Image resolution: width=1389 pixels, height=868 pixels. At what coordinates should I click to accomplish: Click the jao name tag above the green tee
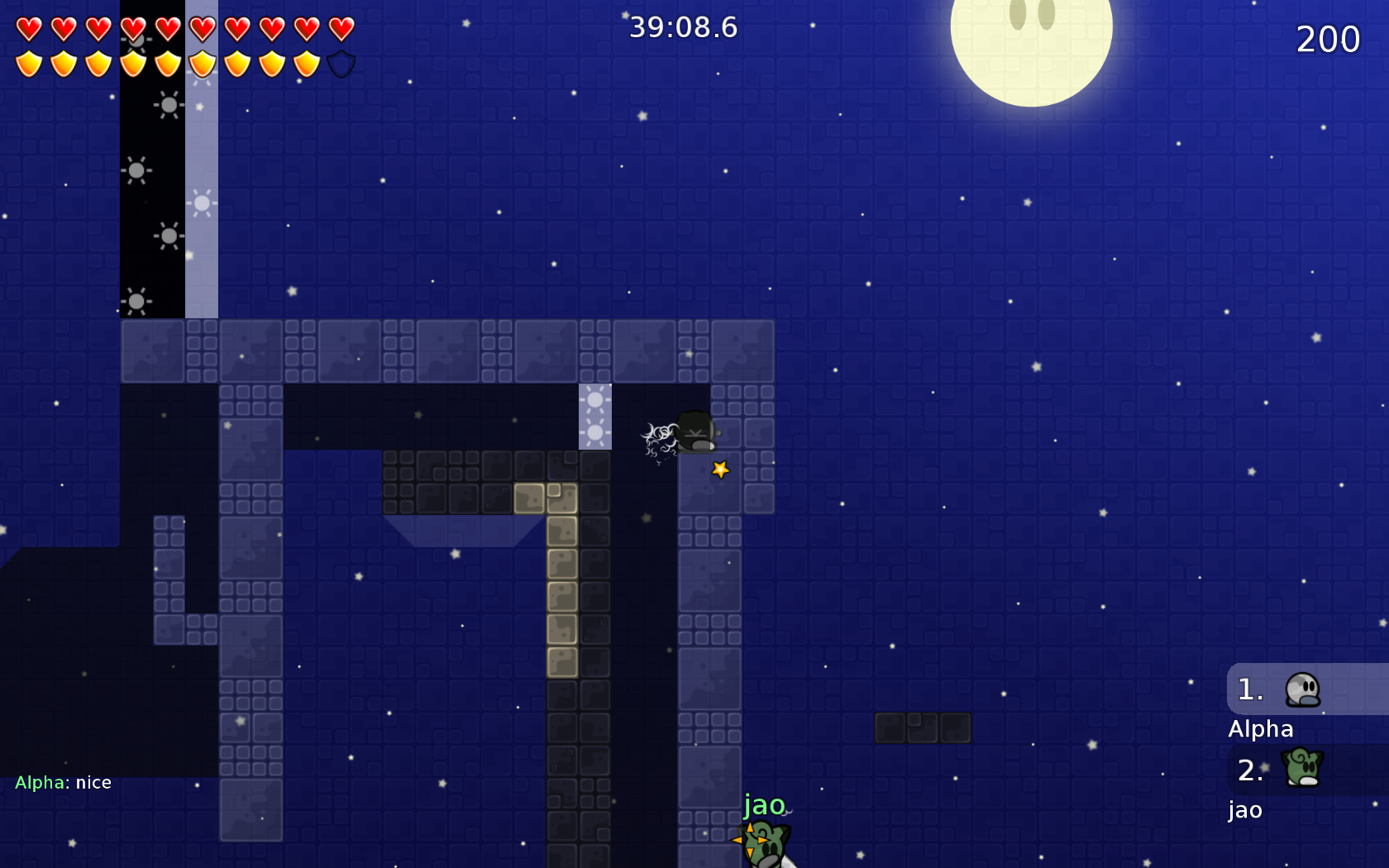tap(765, 805)
